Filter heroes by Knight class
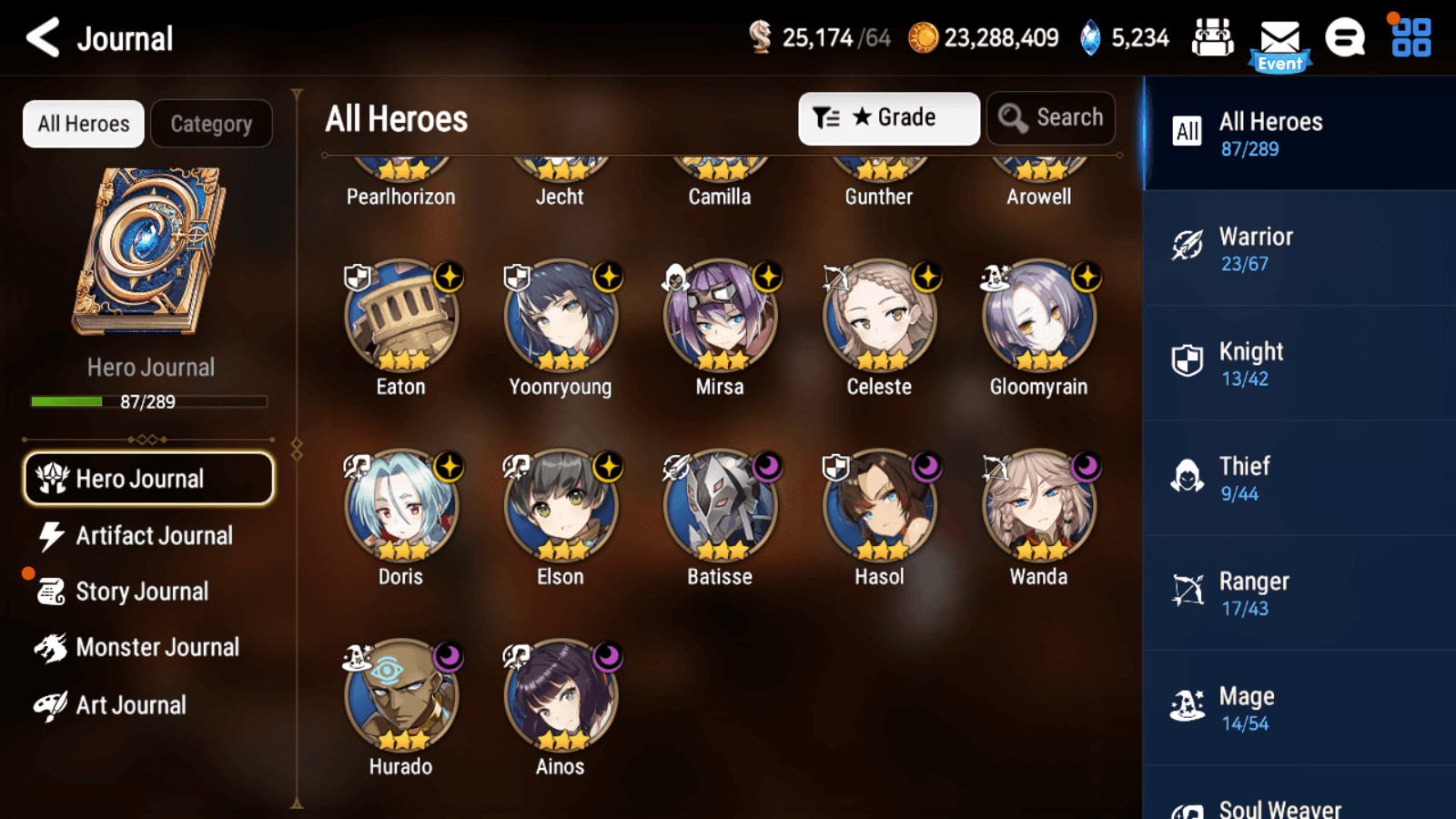 tap(1299, 364)
